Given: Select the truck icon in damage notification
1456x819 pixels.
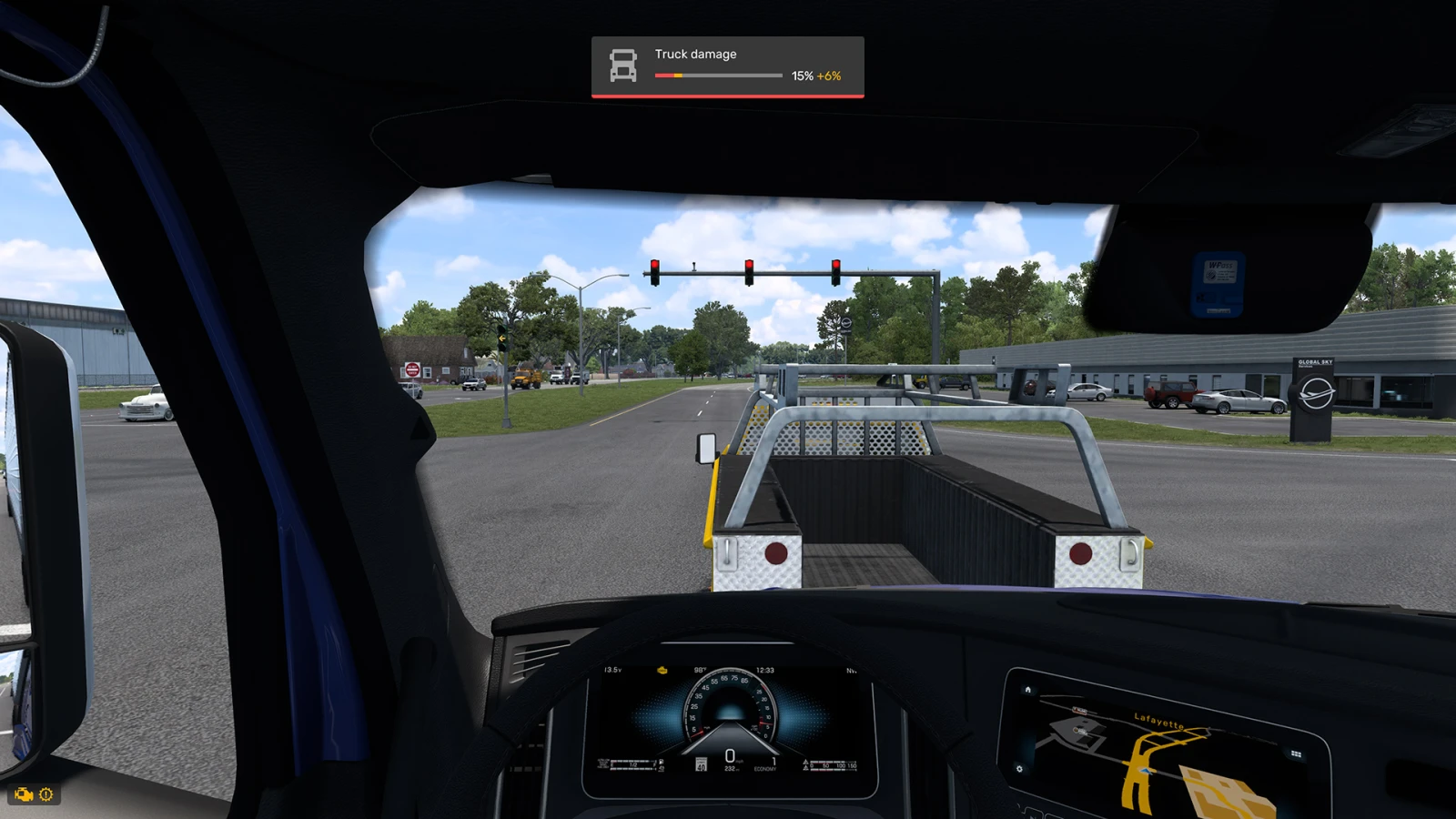Looking at the screenshot, I should coord(623,66).
